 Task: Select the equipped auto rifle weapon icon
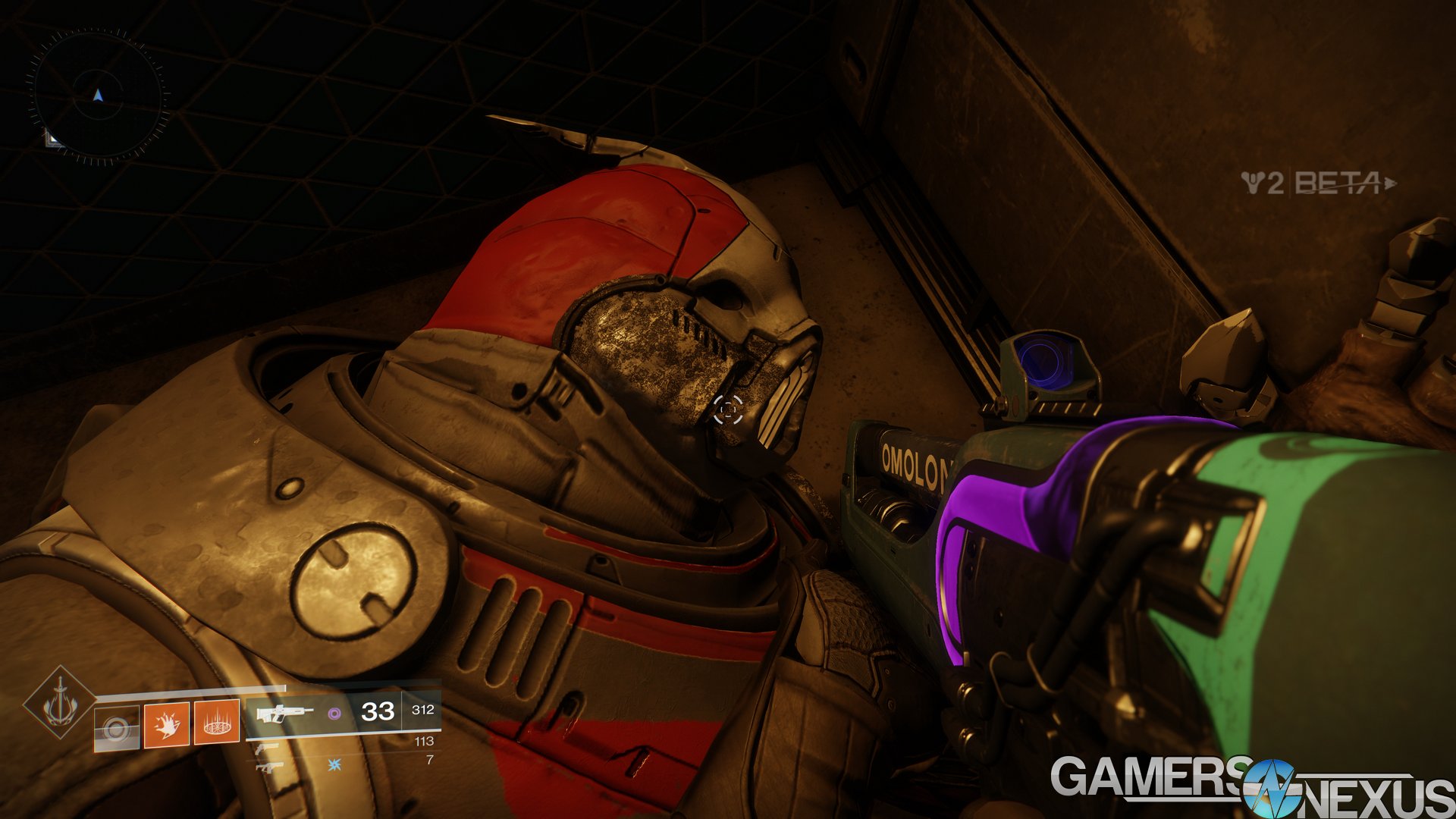[x=283, y=712]
